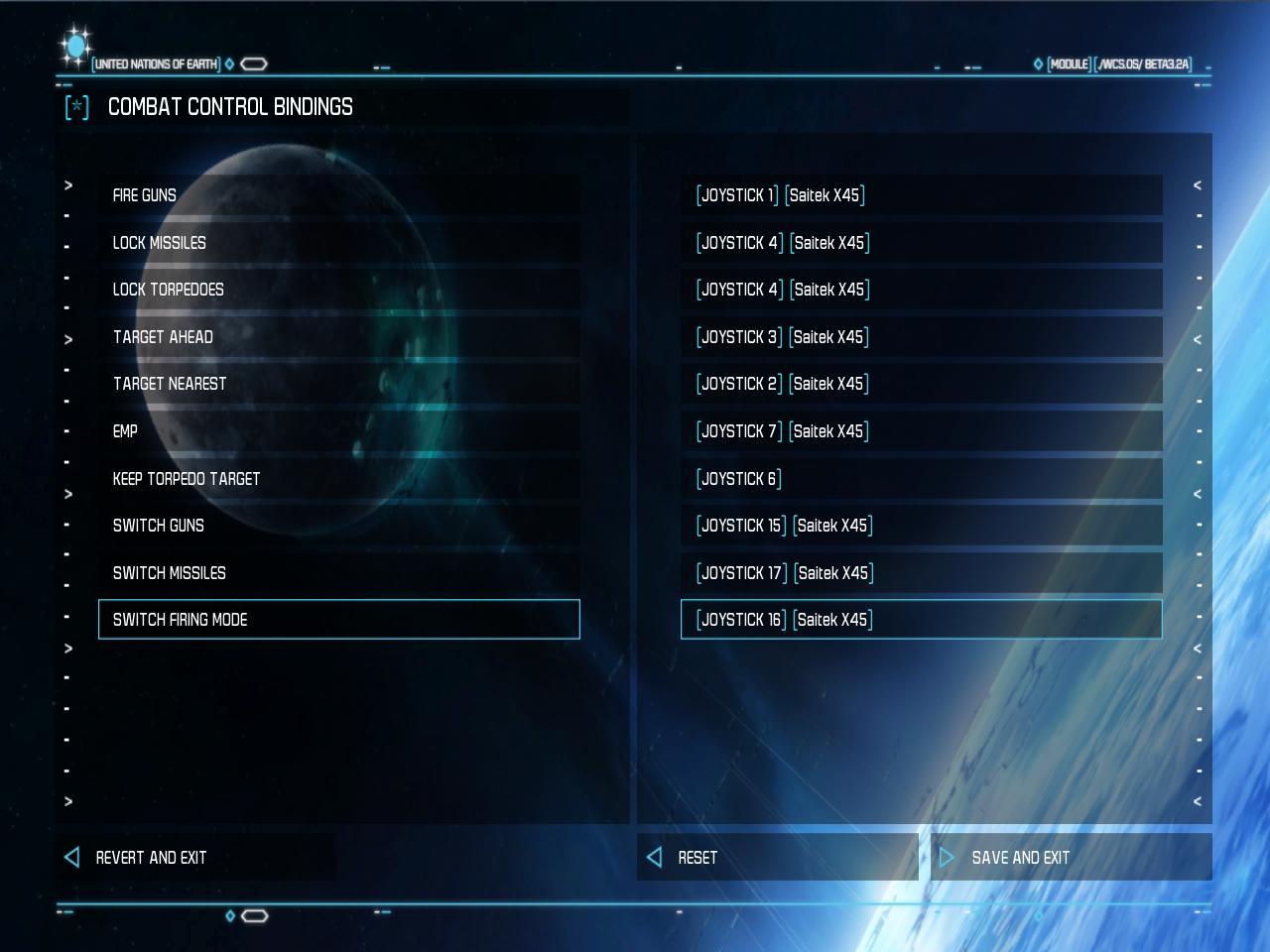The width and height of the screenshot is (1270, 952).
Task: Click the Switch Guns control entry
Action: point(338,526)
